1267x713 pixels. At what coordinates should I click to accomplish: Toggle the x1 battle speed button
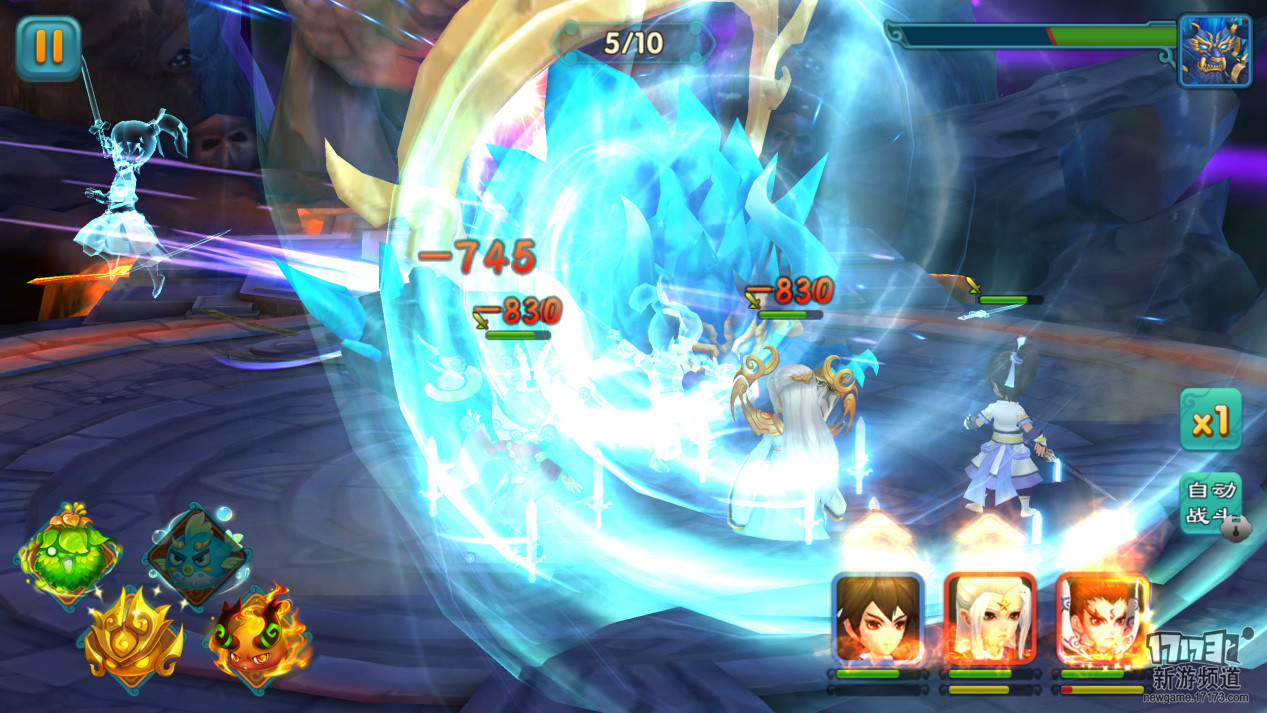pyautogui.click(x=1210, y=420)
